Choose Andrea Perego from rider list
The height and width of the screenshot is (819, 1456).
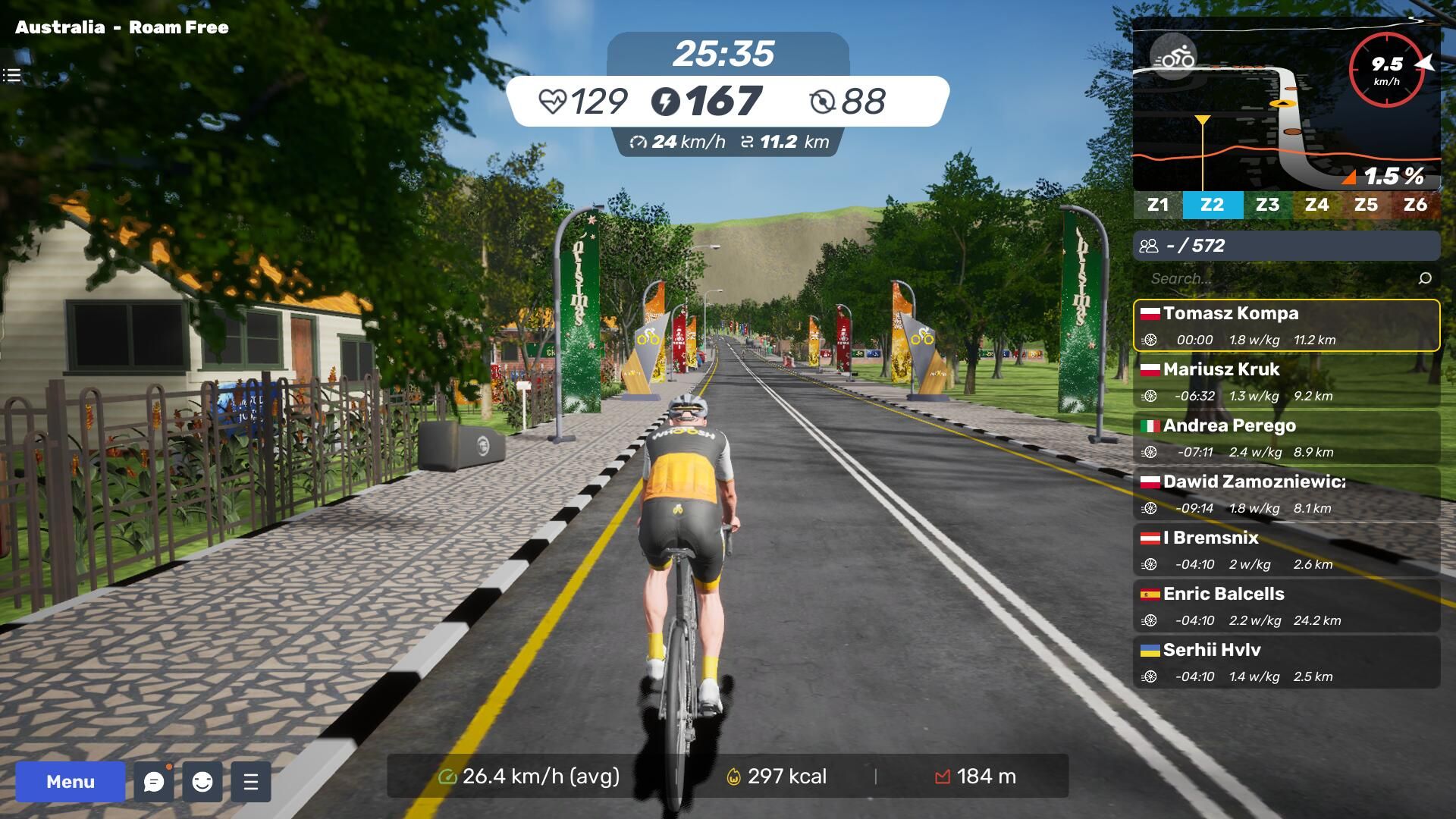1286,438
